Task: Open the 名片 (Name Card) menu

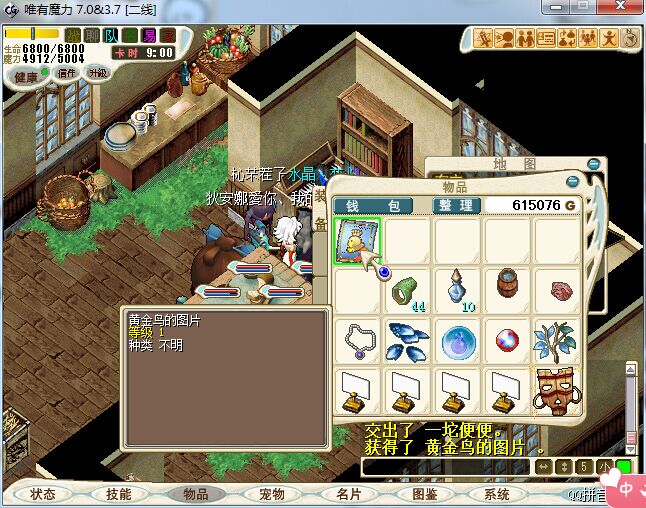Action: tap(348, 494)
